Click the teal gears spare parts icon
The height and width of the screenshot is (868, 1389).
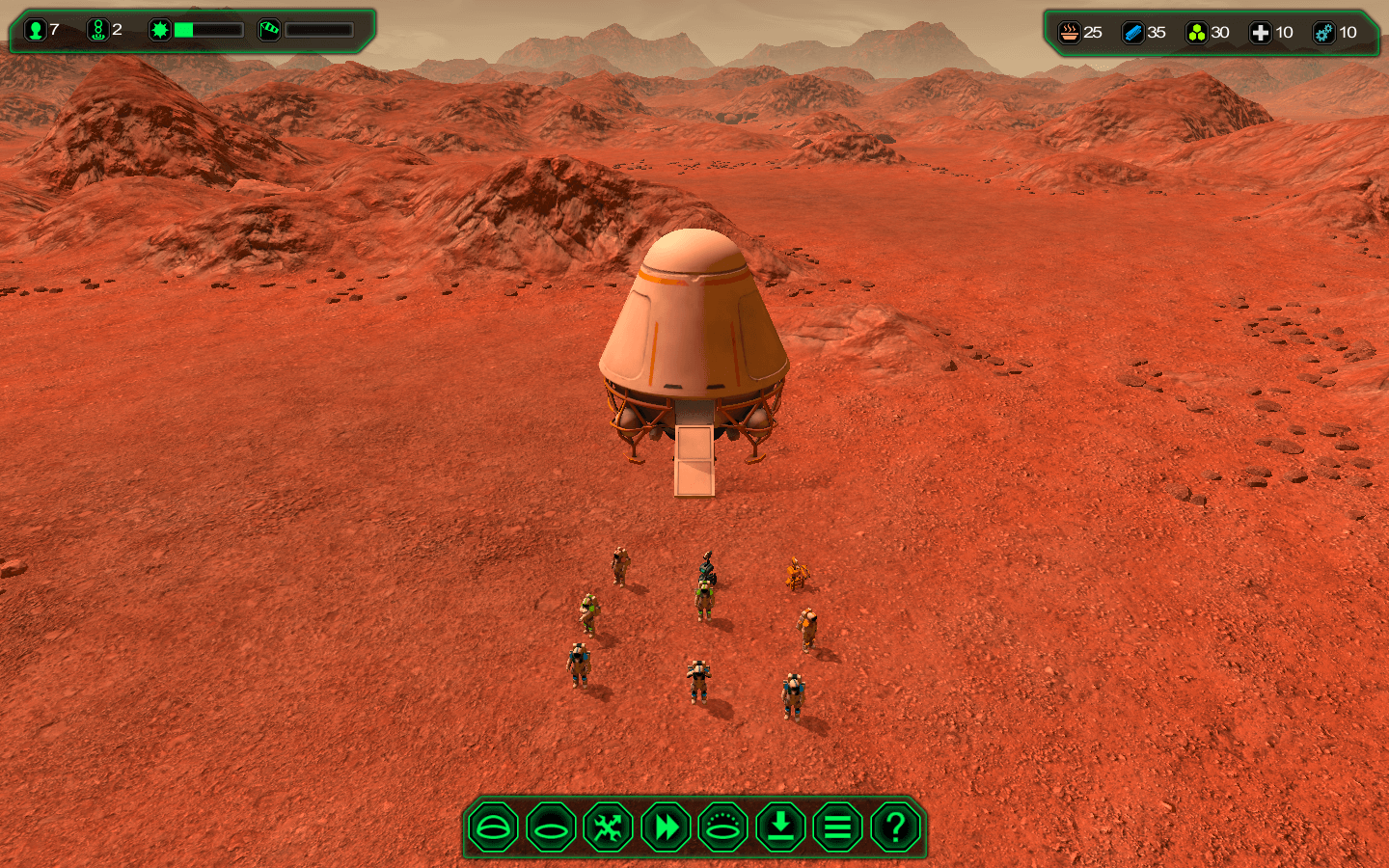point(1324,33)
